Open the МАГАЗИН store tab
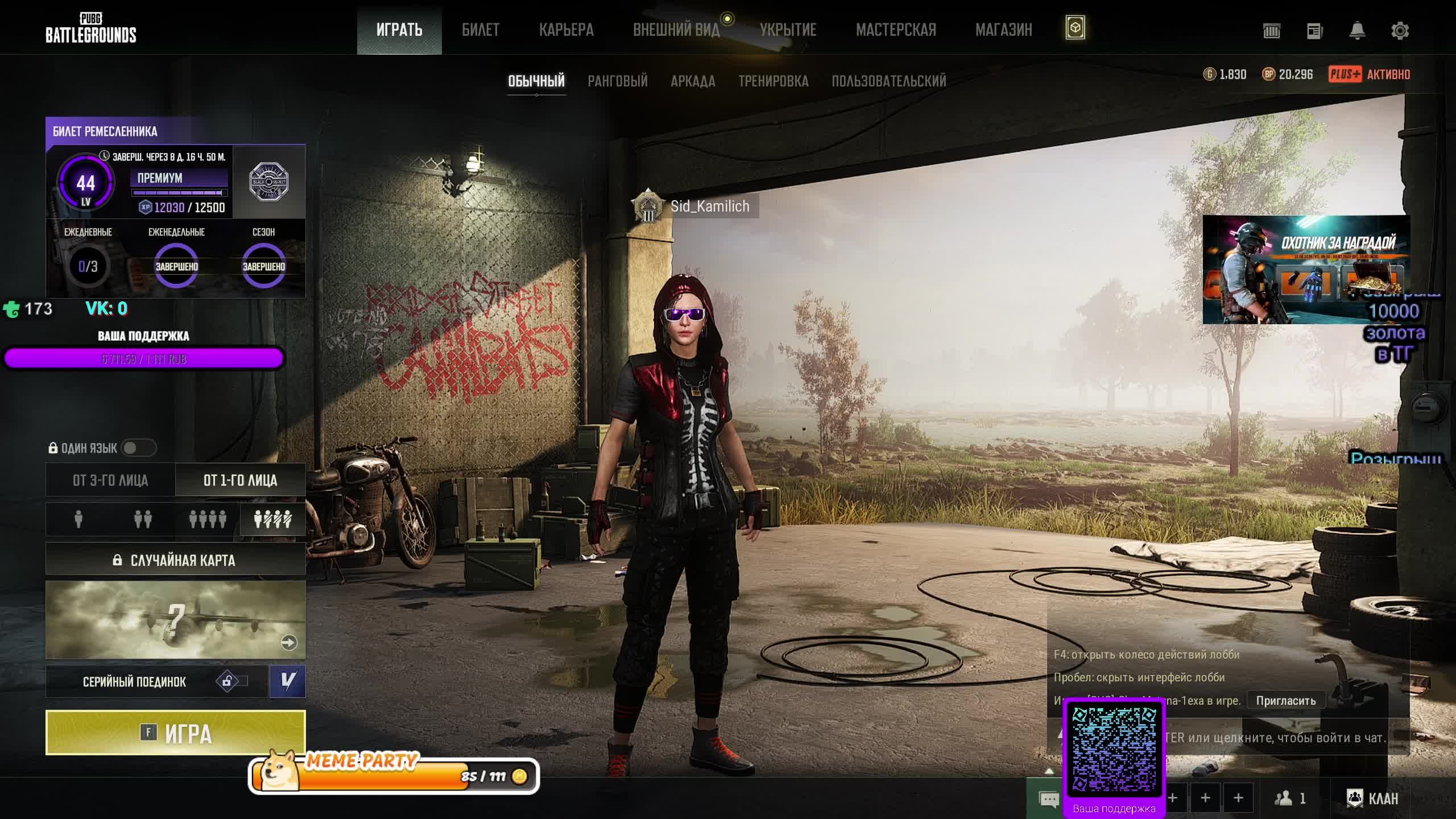 click(1003, 30)
